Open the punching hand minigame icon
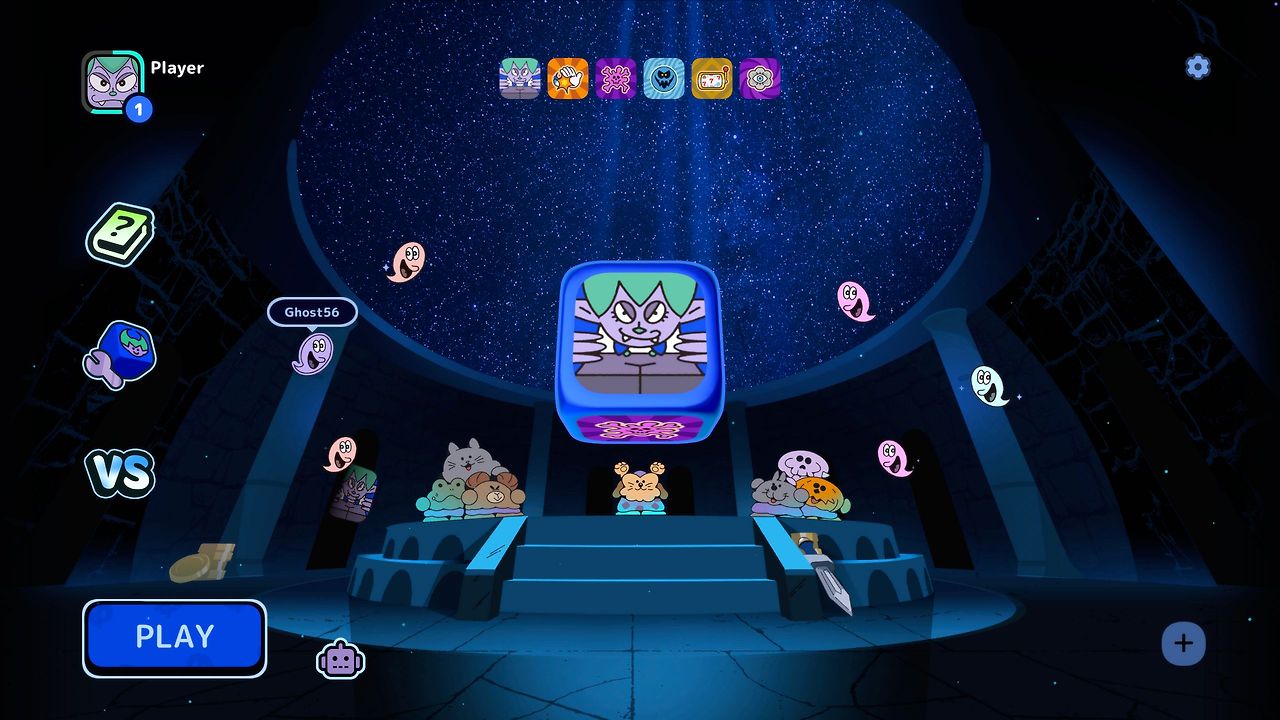The height and width of the screenshot is (720, 1280). point(568,78)
